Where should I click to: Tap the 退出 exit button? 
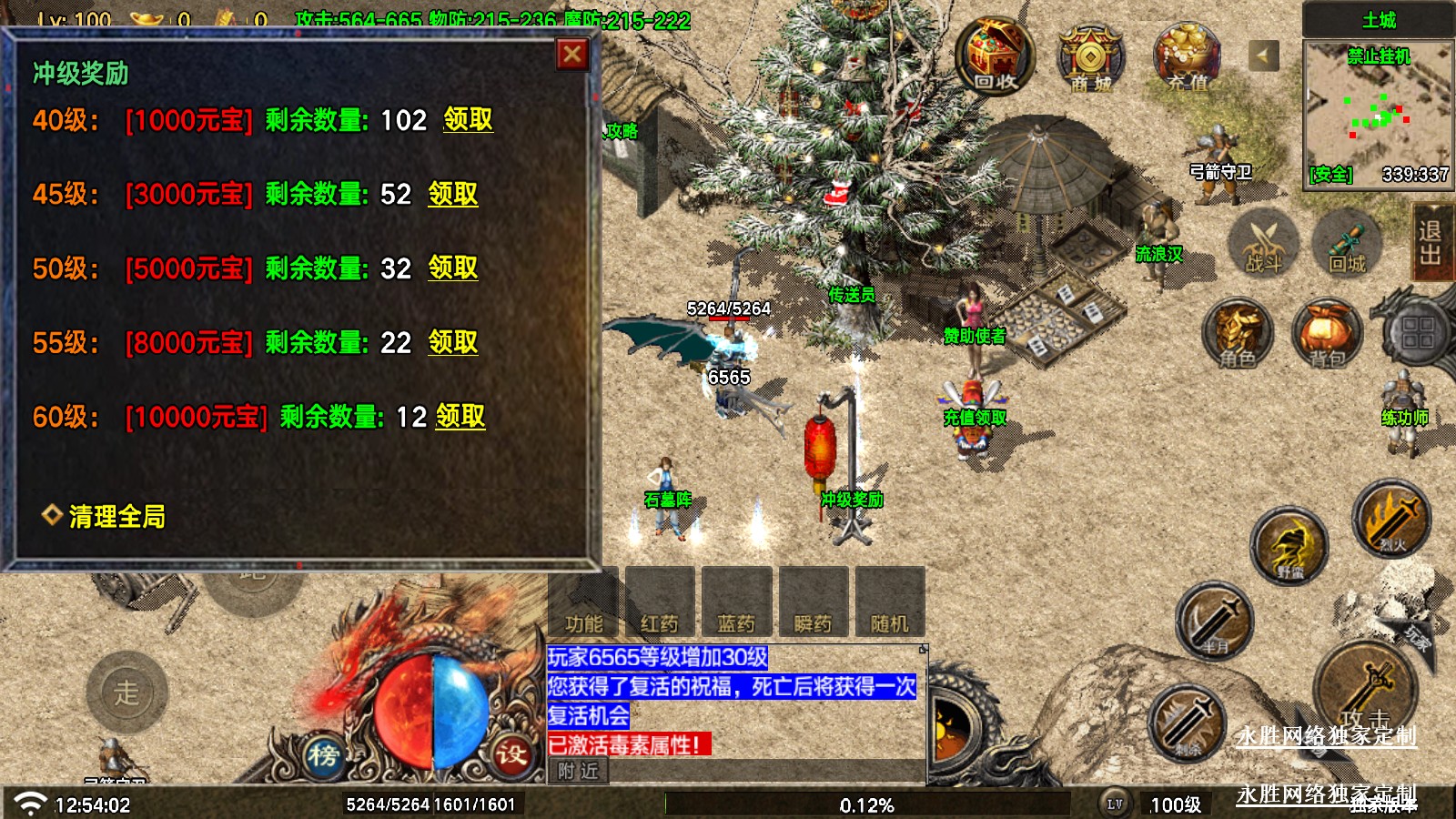point(1430,242)
